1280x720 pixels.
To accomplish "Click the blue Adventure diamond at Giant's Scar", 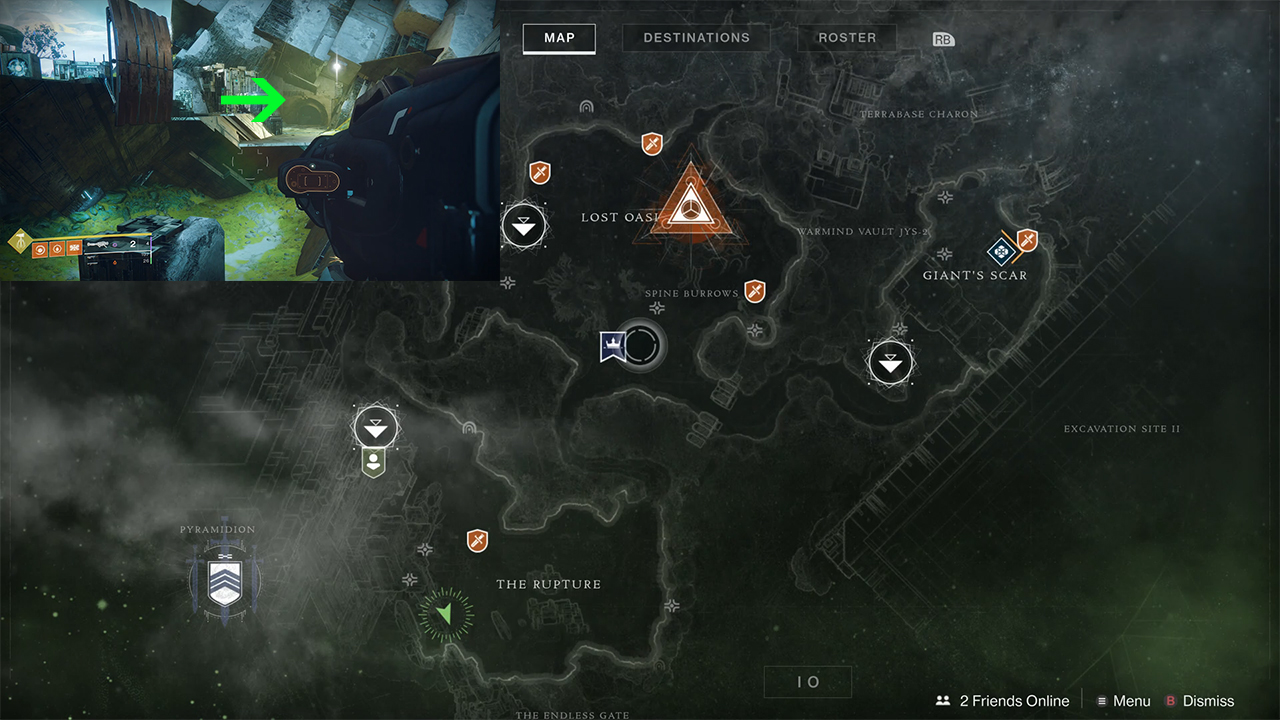I will point(1003,251).
